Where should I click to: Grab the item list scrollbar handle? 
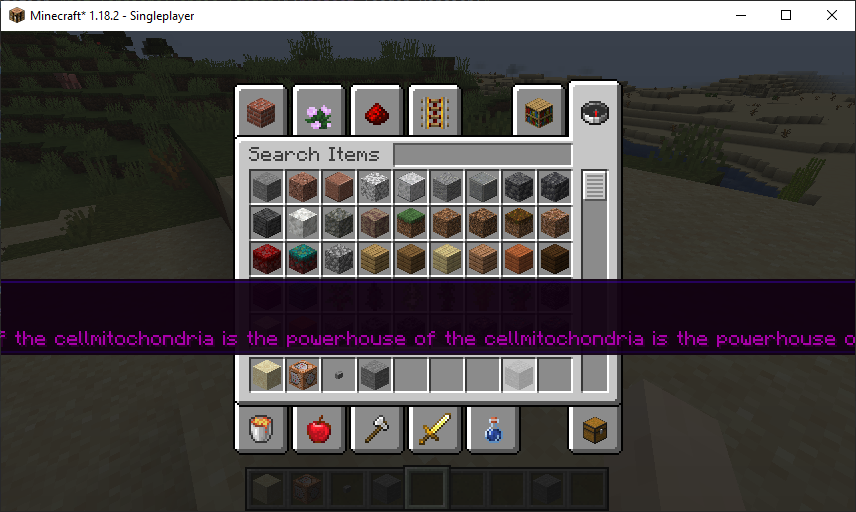click(x=595, y=186)
